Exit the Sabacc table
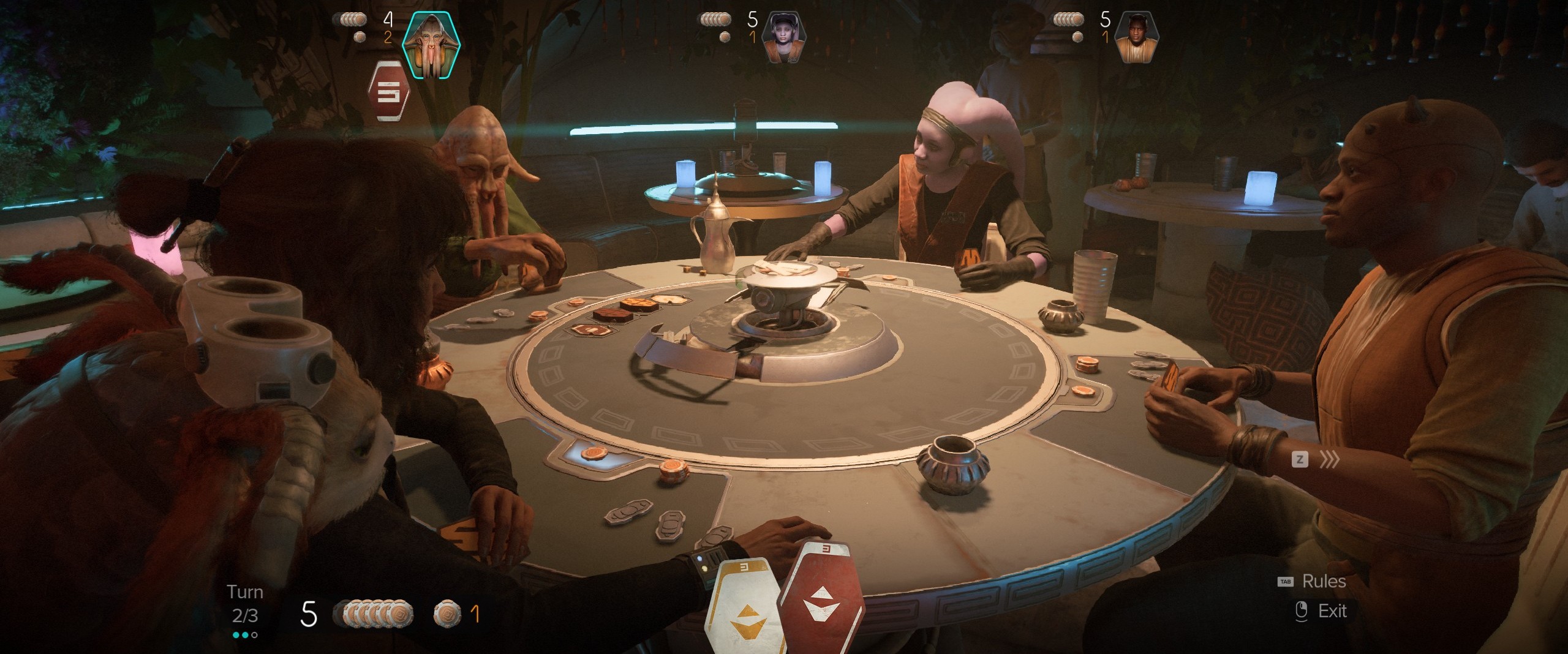Screen dimensions: 1568x654 click(1331, 611)
